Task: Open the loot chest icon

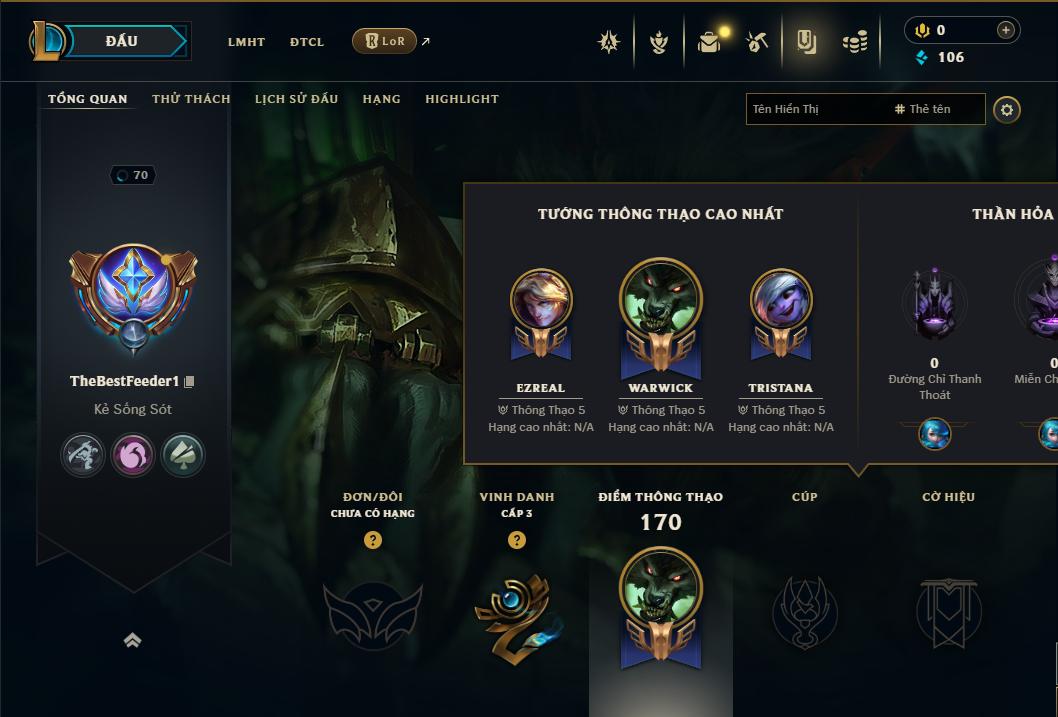Action: [710, 42]
